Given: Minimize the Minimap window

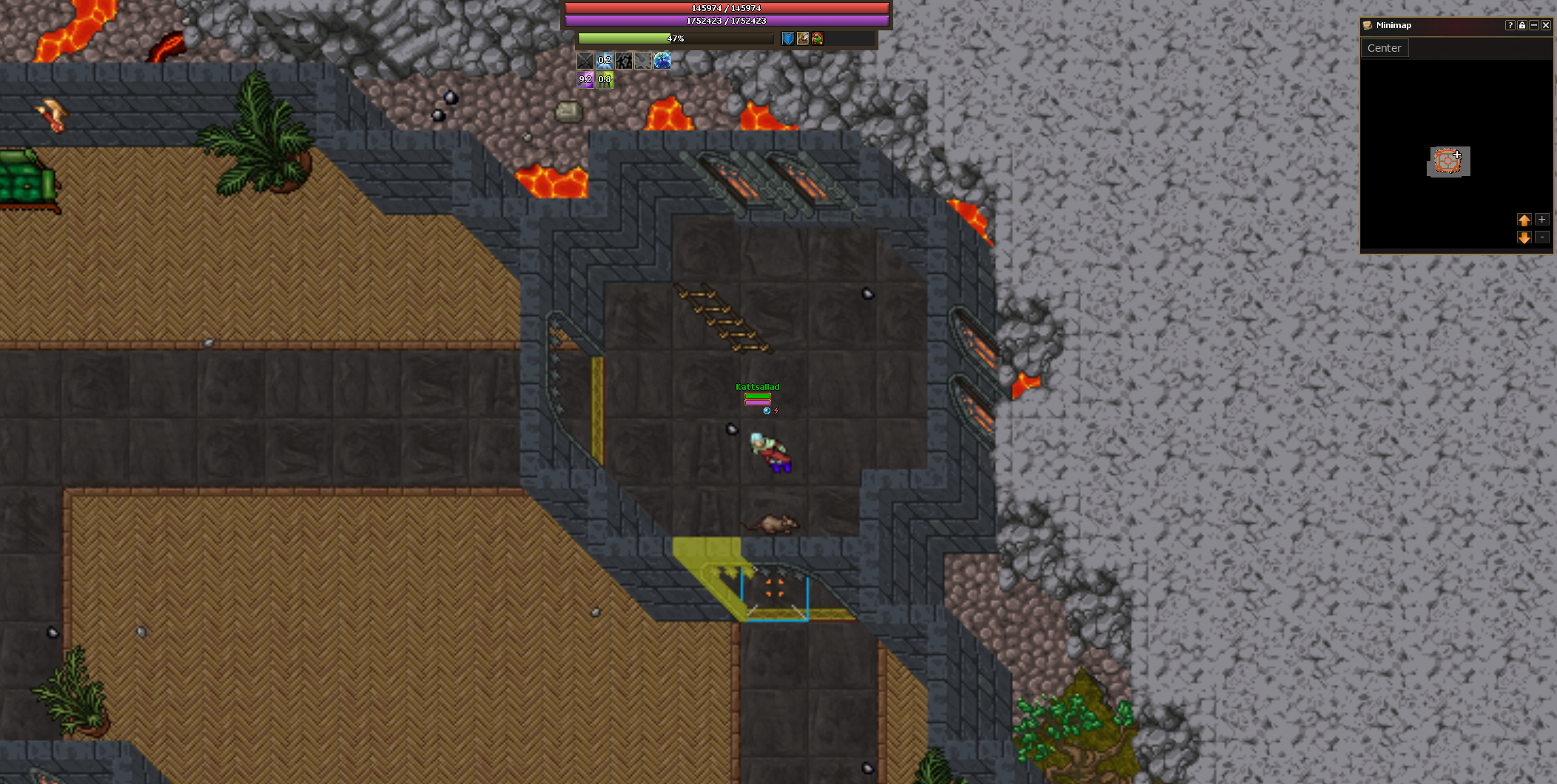Looking at the screenshot, I should tap(1534, 25).
